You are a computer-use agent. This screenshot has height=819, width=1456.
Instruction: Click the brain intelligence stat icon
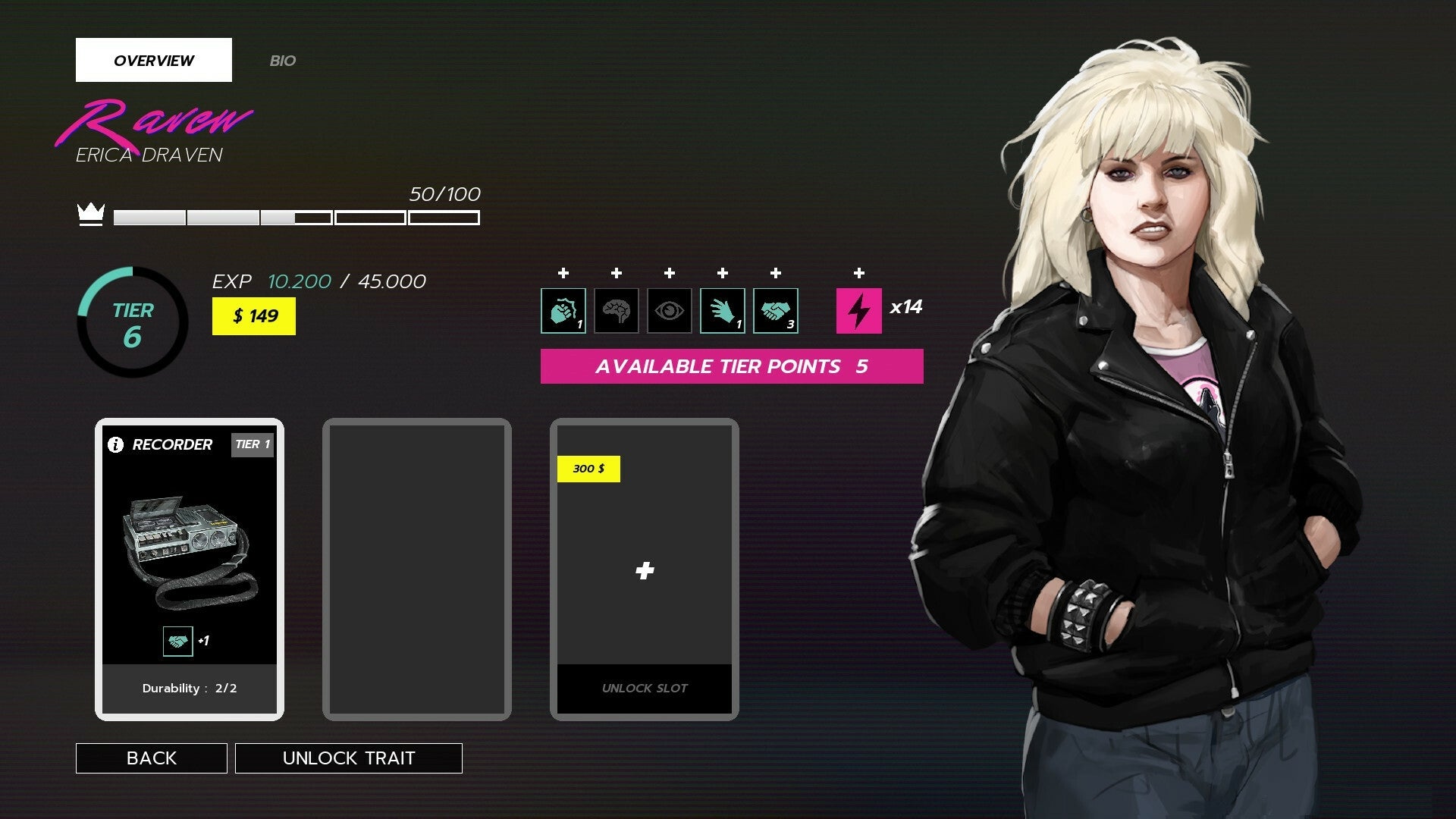[616, 310]
